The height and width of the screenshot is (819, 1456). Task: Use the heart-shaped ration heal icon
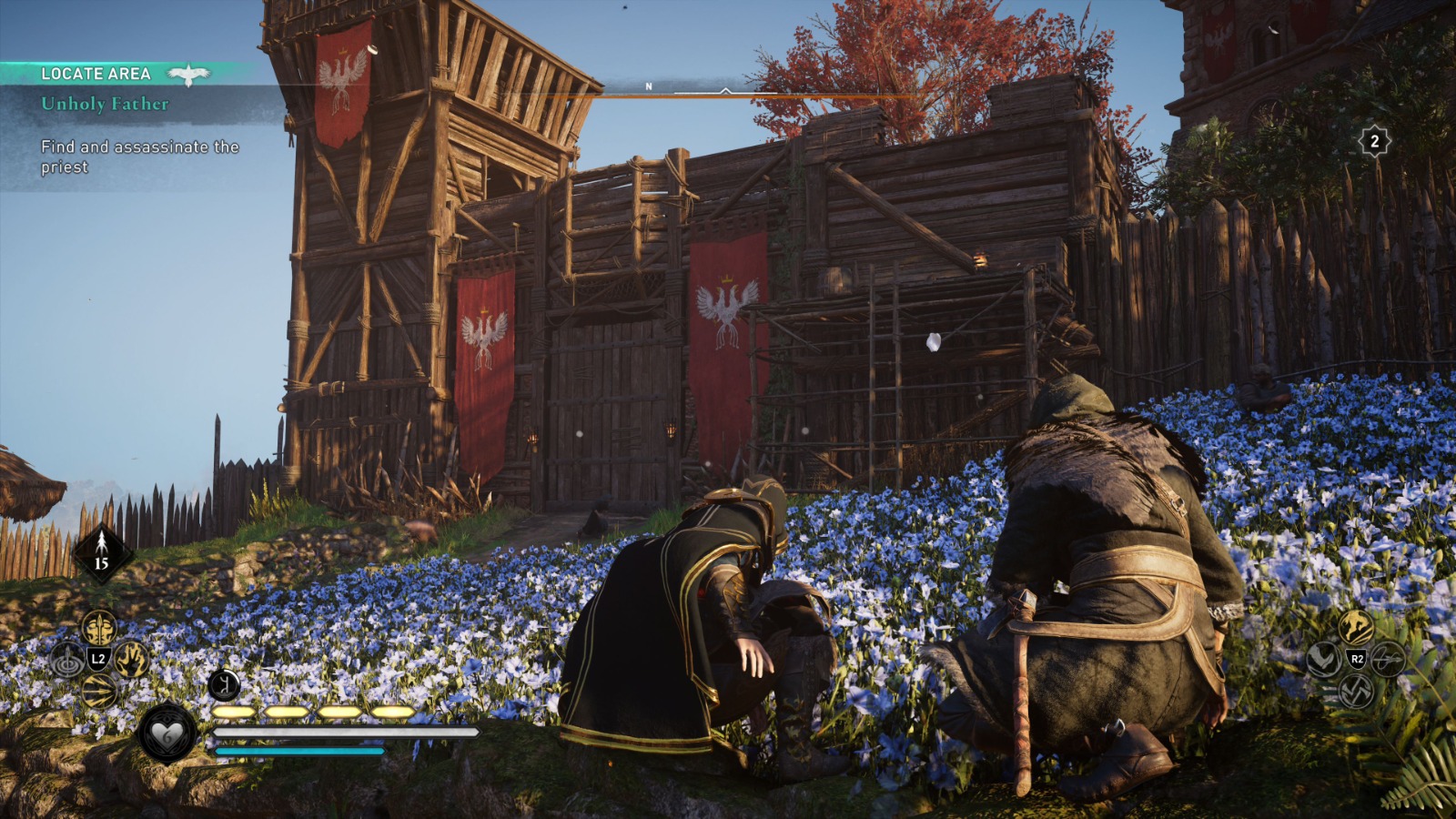pos(167,733)
